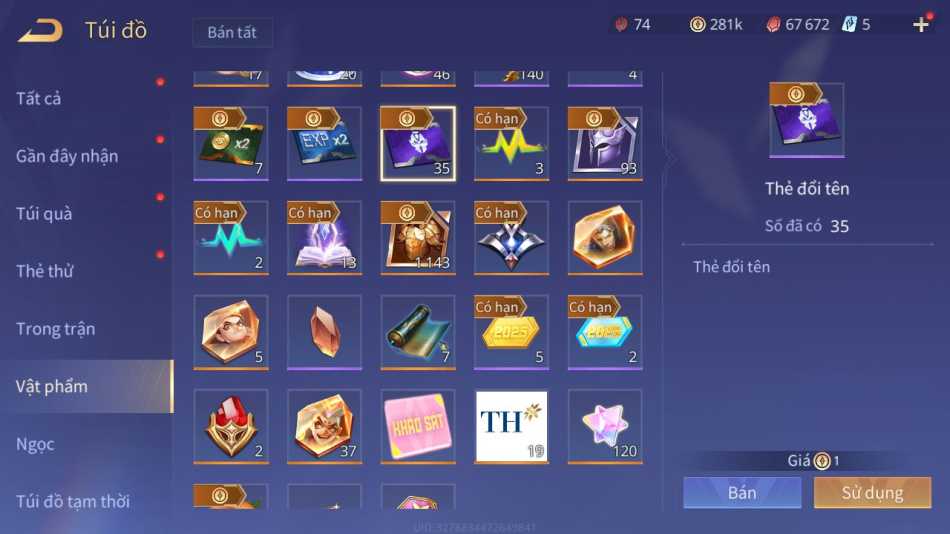Use the item with Sử dụng
950x534 pixels.
(872, 492)
